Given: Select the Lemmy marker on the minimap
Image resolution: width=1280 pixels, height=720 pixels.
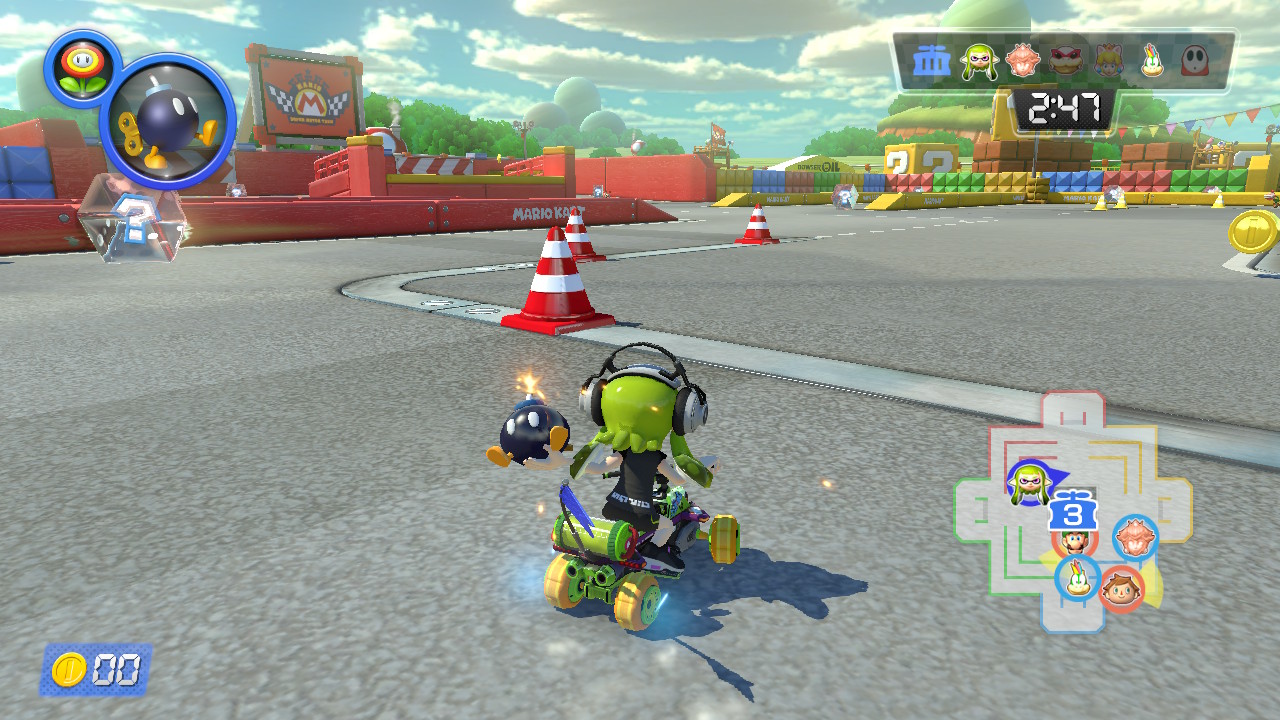Looking at the screenshot, I should 1077,578.
